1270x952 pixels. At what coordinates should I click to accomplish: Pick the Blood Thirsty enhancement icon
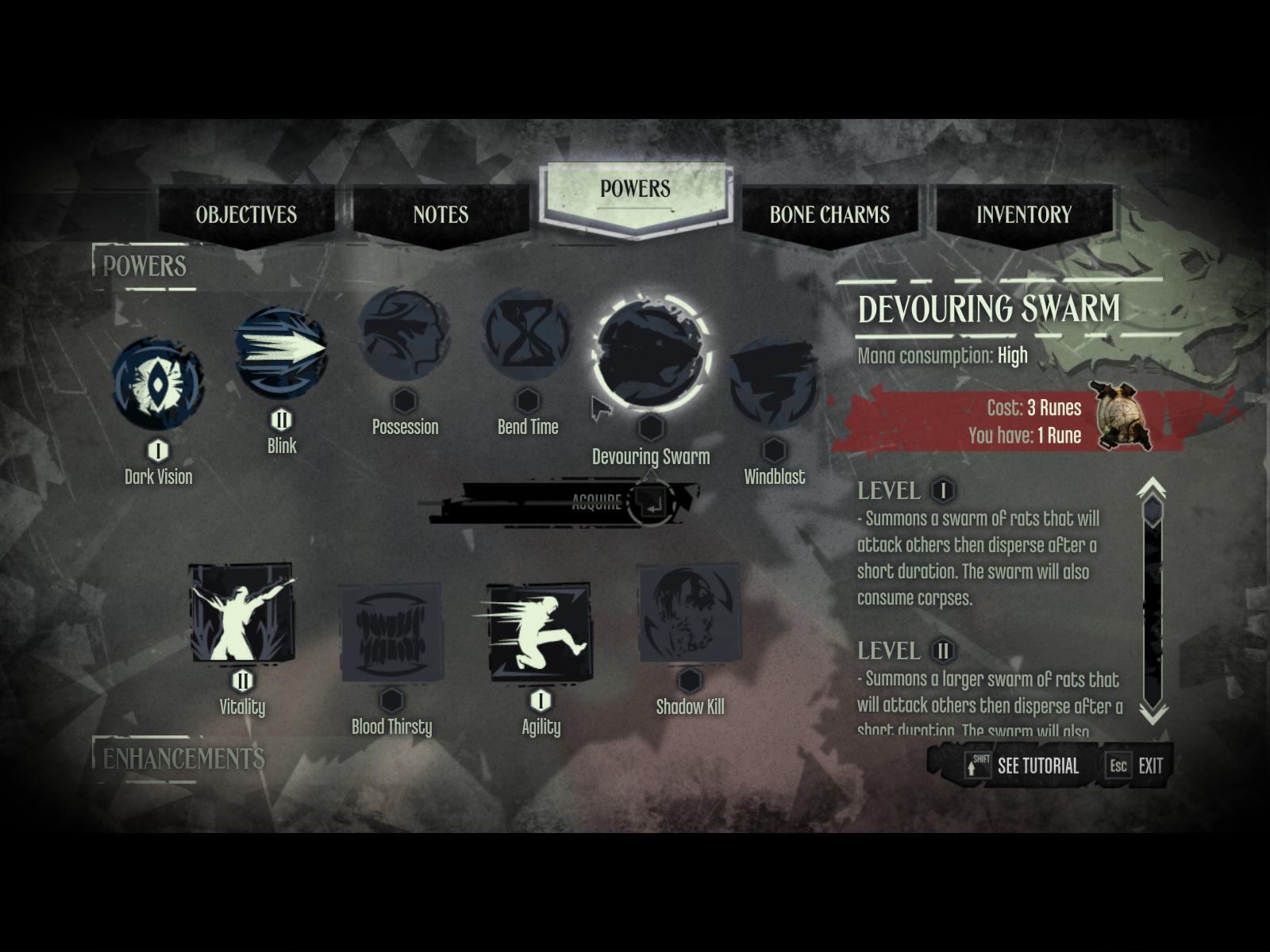(391, 632)
